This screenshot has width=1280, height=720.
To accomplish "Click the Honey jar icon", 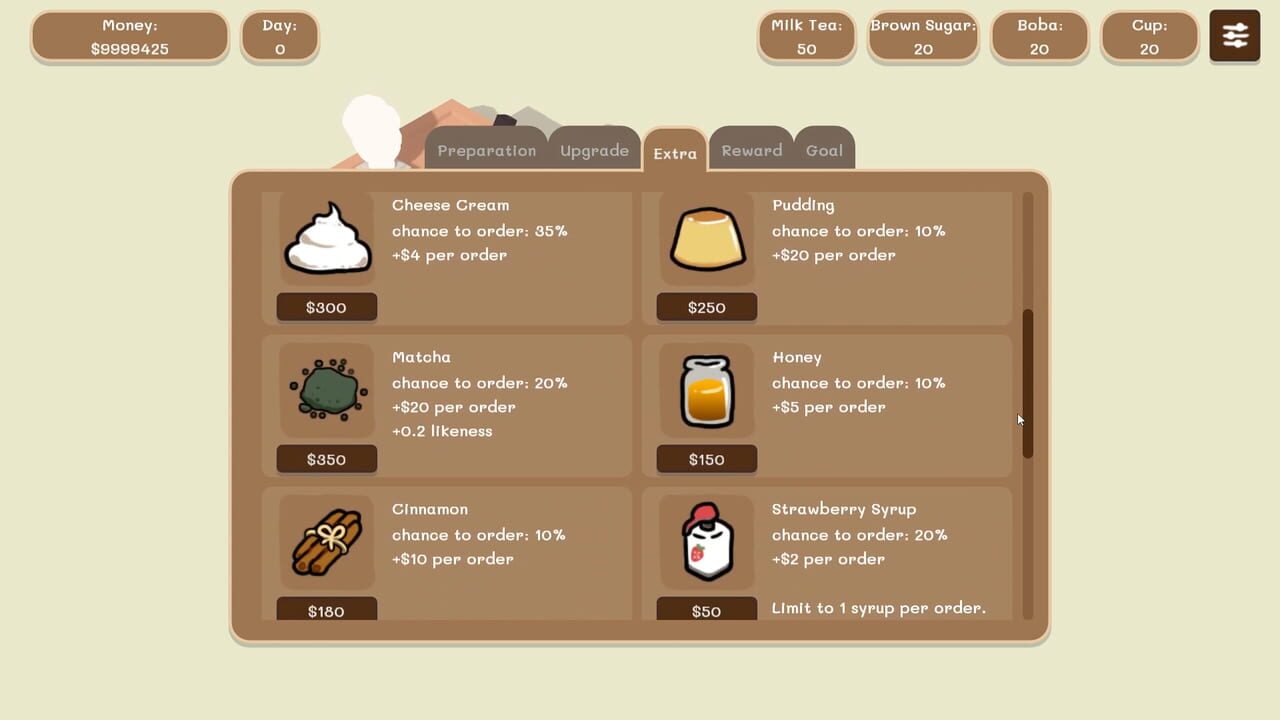I will click(707, 390).
